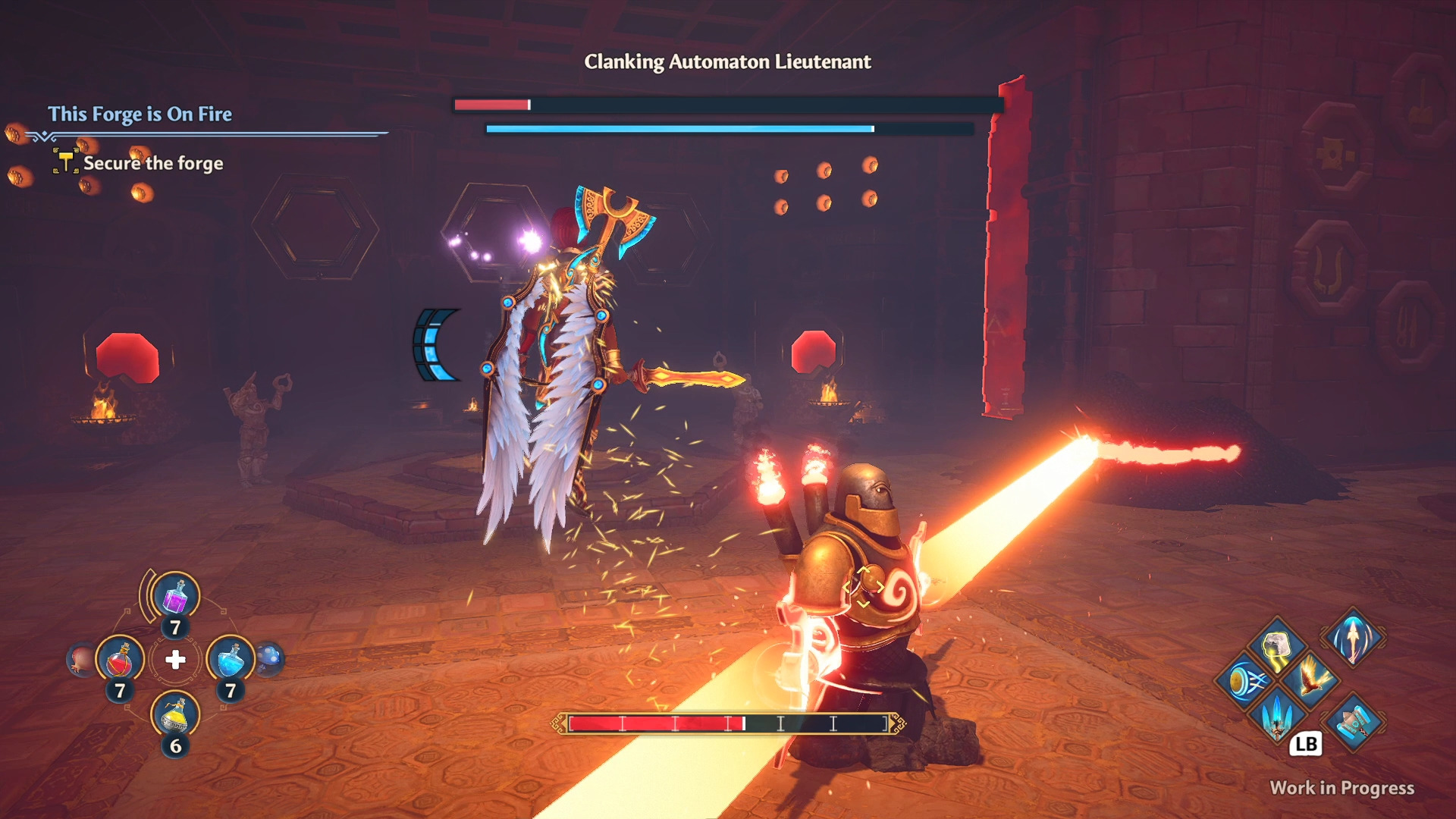Activate the blue spear spikes ability

(x=1277, y=714)
